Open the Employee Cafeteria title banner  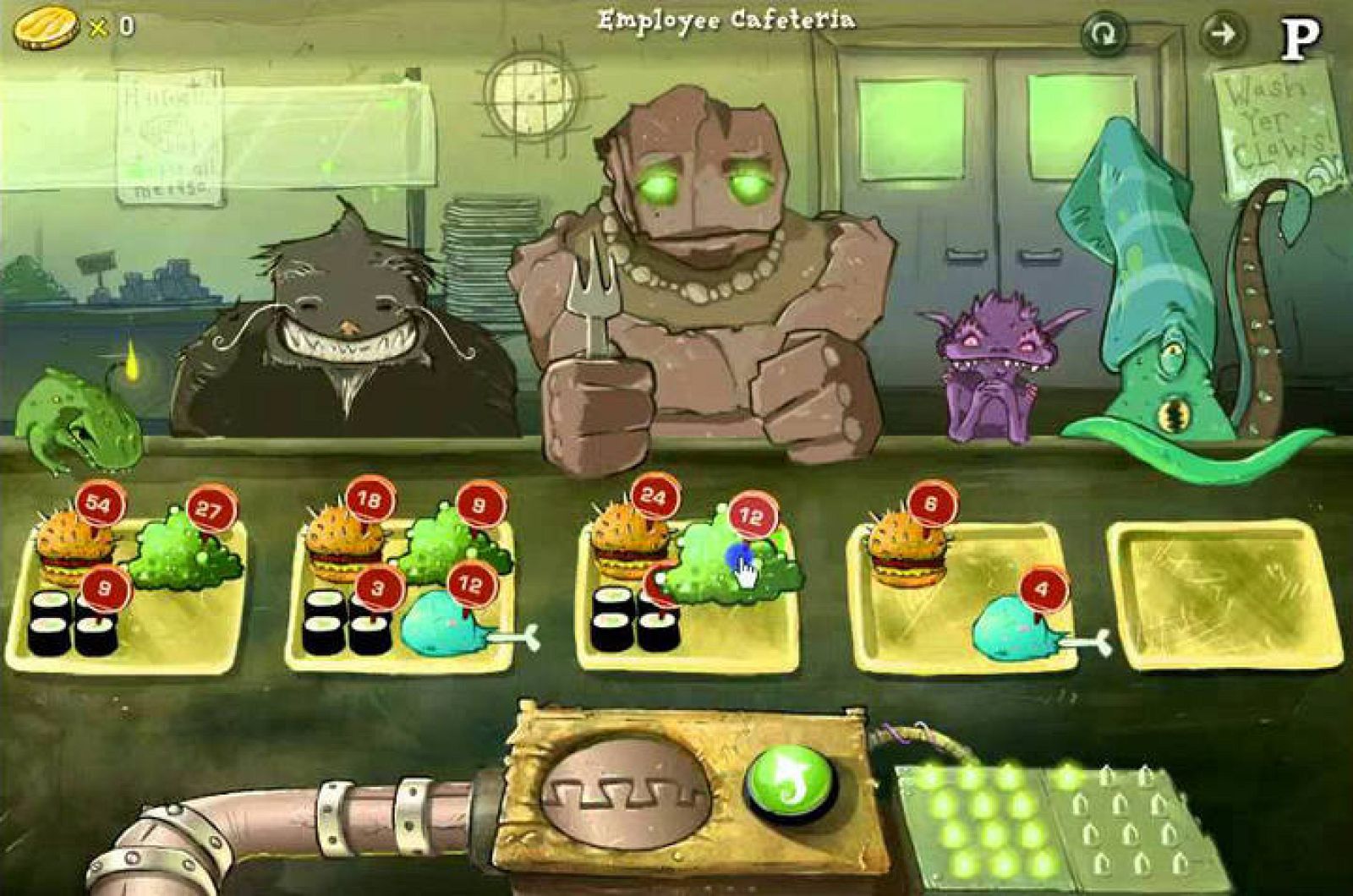[x=727, y=19]
